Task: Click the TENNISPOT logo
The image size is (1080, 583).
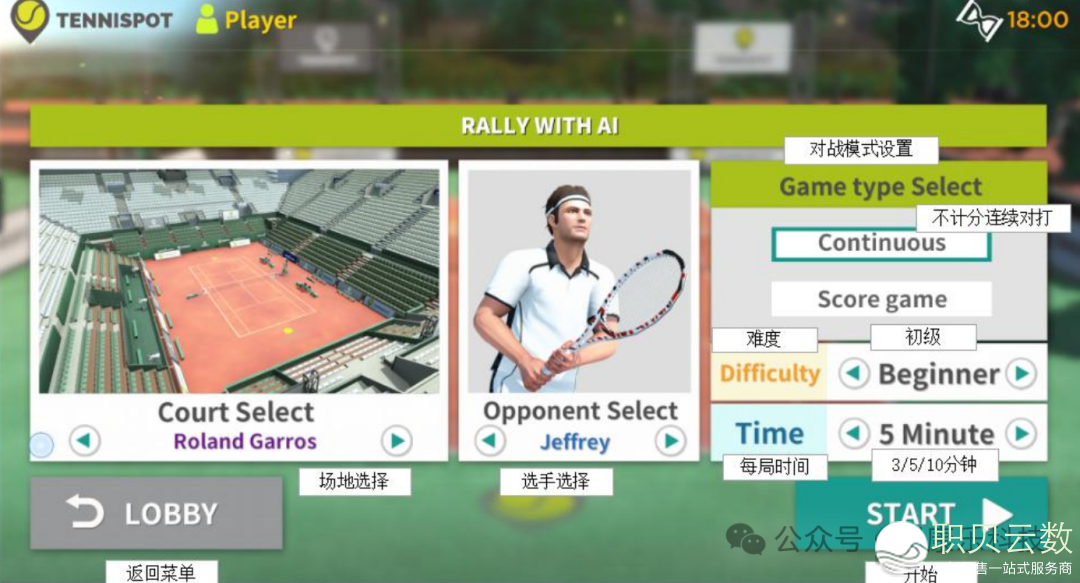Action: click(x=90, y=20)
